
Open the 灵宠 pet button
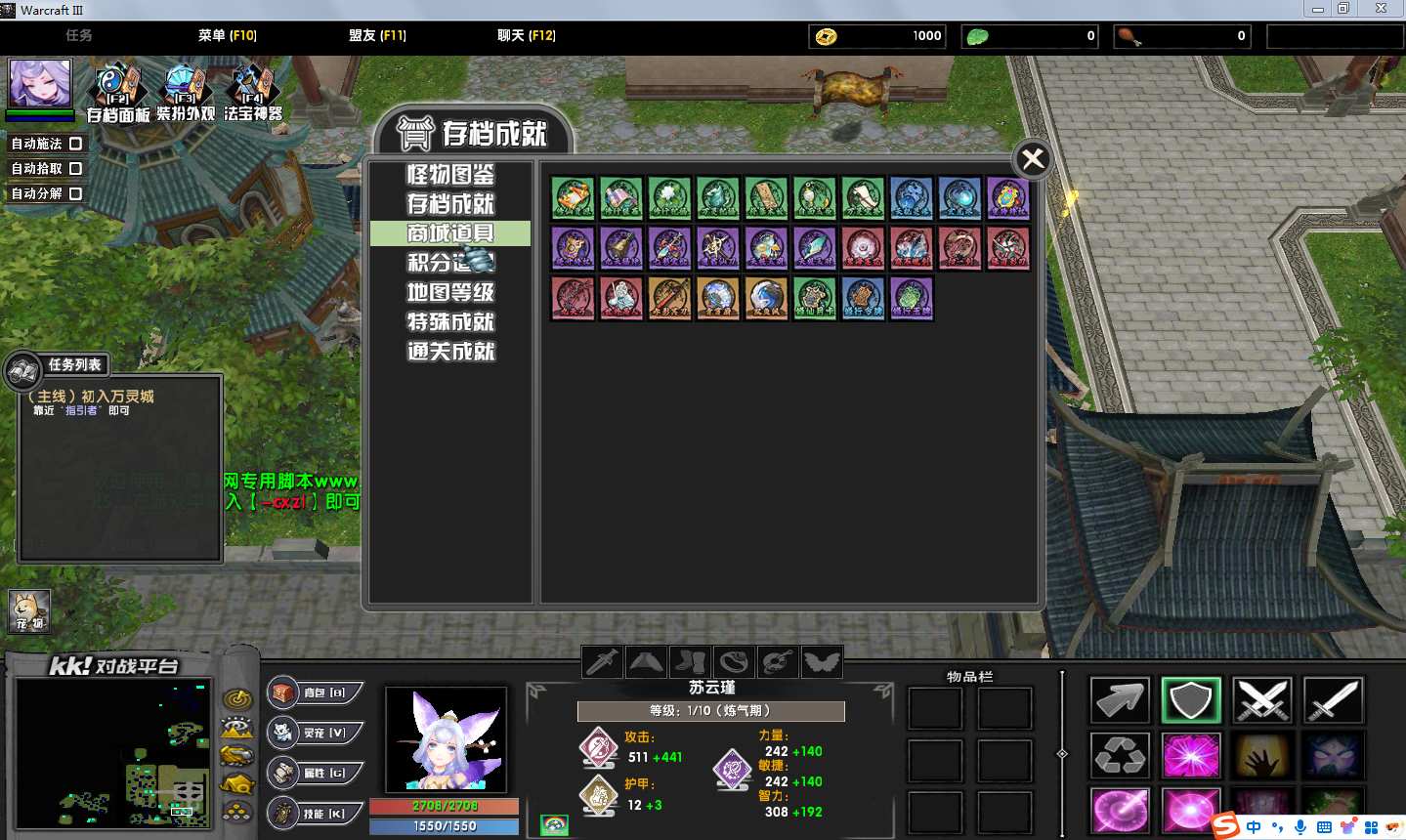(x=316, y=733)
